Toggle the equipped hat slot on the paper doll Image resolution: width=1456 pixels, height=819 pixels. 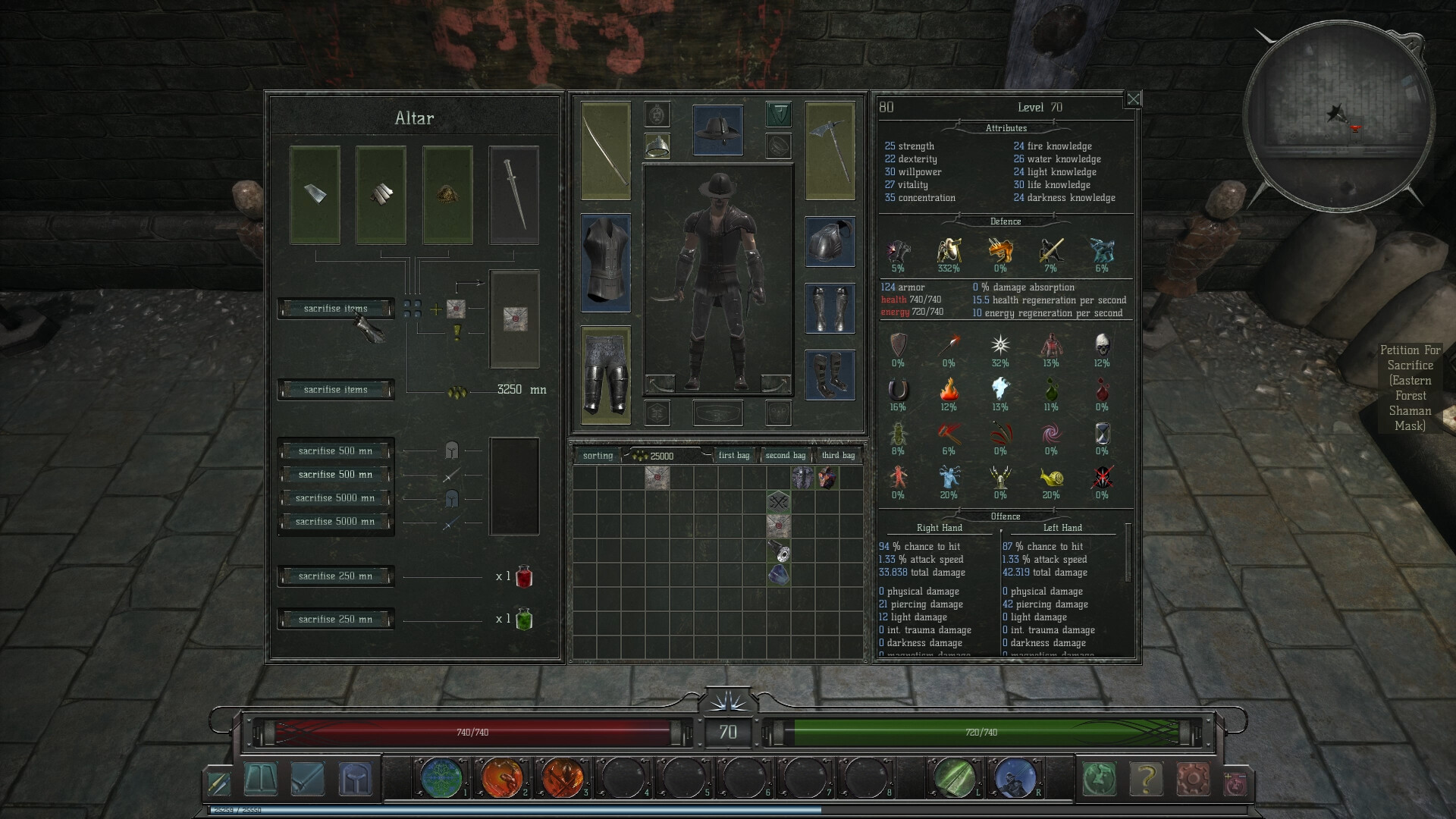pyautogui.click(x=718, y=129)
